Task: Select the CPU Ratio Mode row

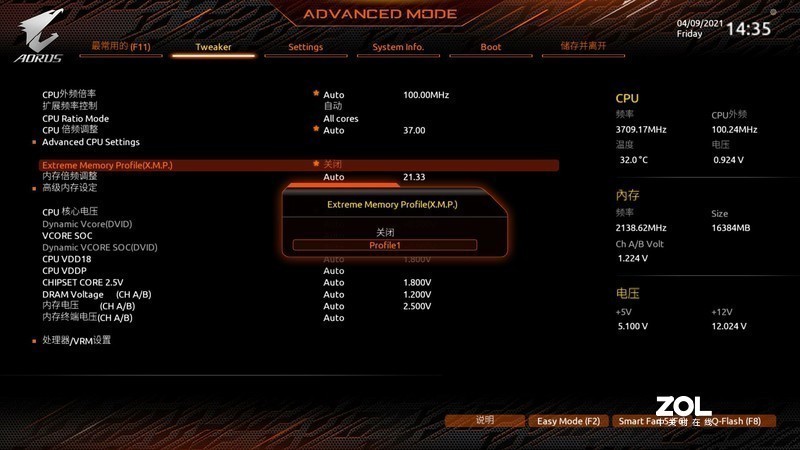Action: pyautogui.click(x=76, y=118)
